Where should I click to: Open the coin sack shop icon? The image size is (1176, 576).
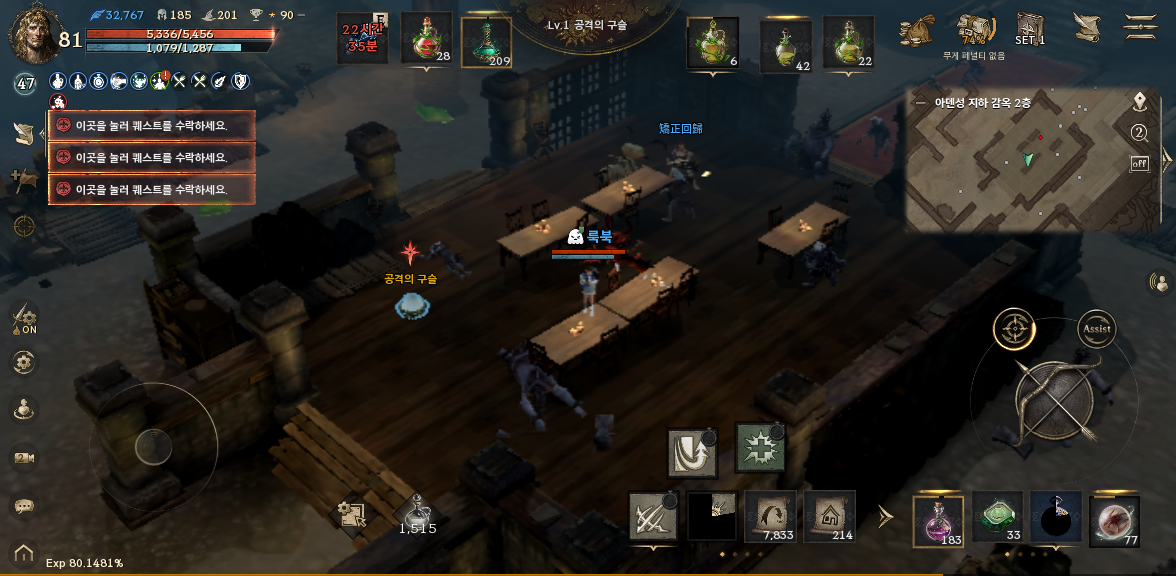[916, 30]
